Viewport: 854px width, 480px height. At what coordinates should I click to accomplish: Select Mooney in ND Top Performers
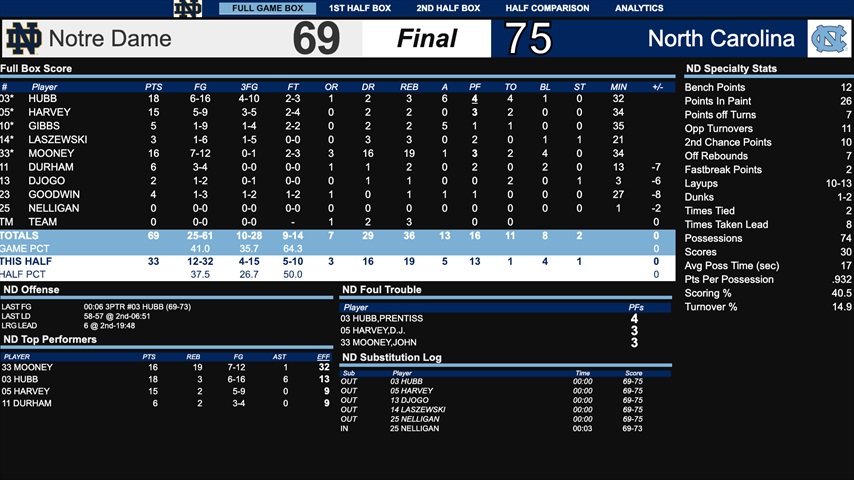click(30, 367)
